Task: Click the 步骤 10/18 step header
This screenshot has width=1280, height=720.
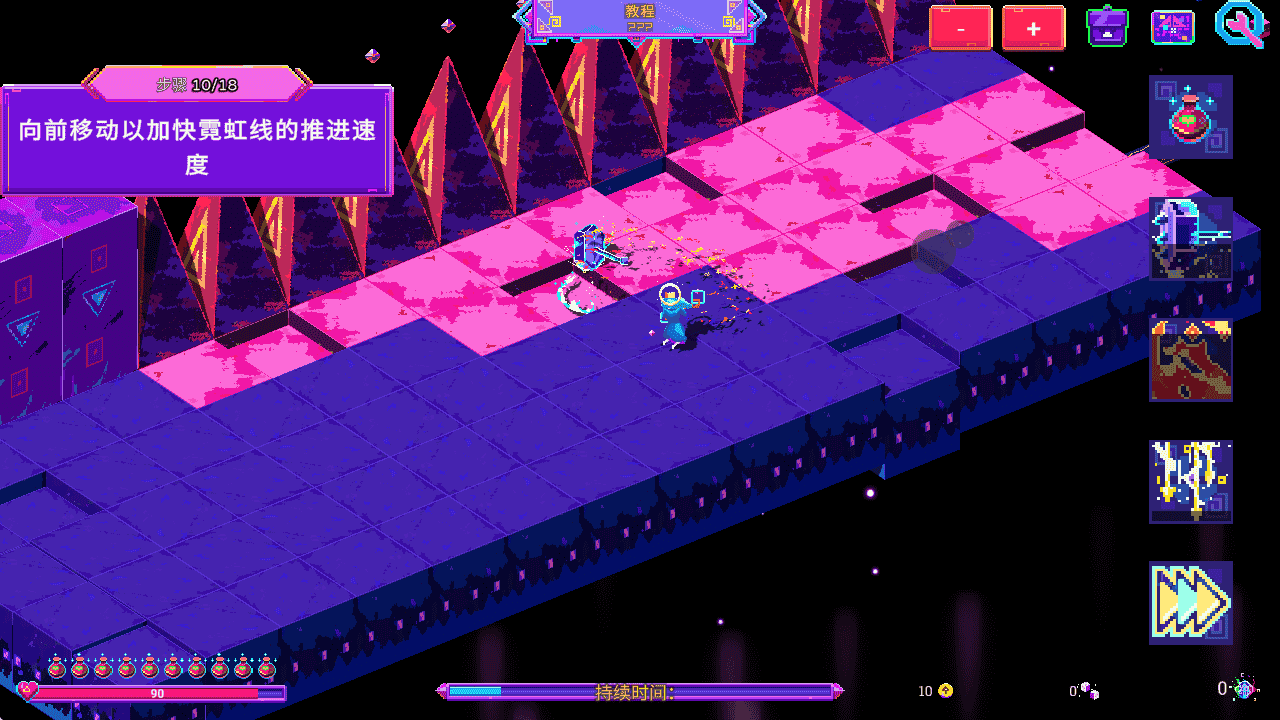Action: point(196,86)
